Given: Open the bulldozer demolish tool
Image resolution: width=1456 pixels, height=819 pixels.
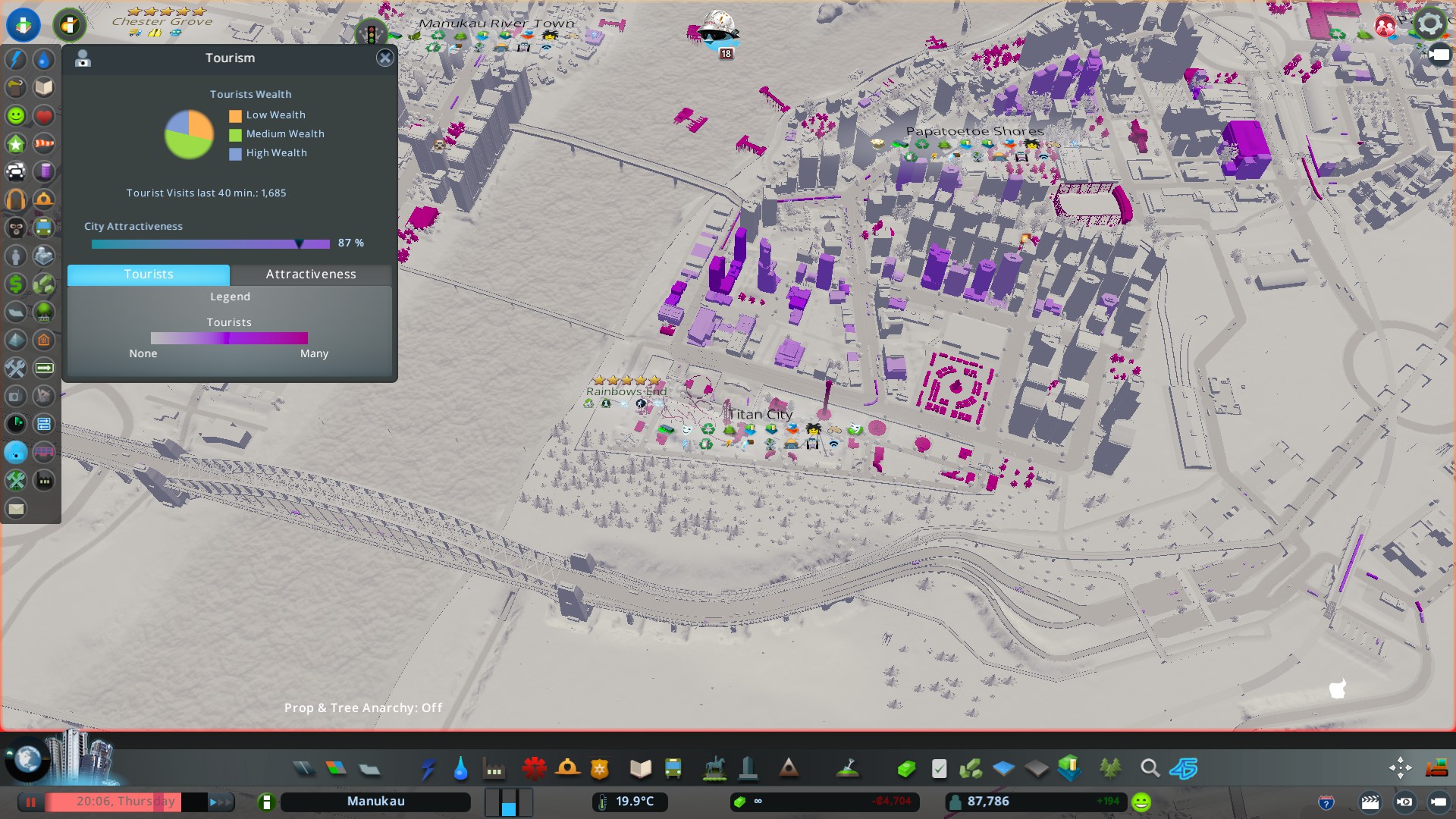Looking at the screenshot, I should [1436, 769].
